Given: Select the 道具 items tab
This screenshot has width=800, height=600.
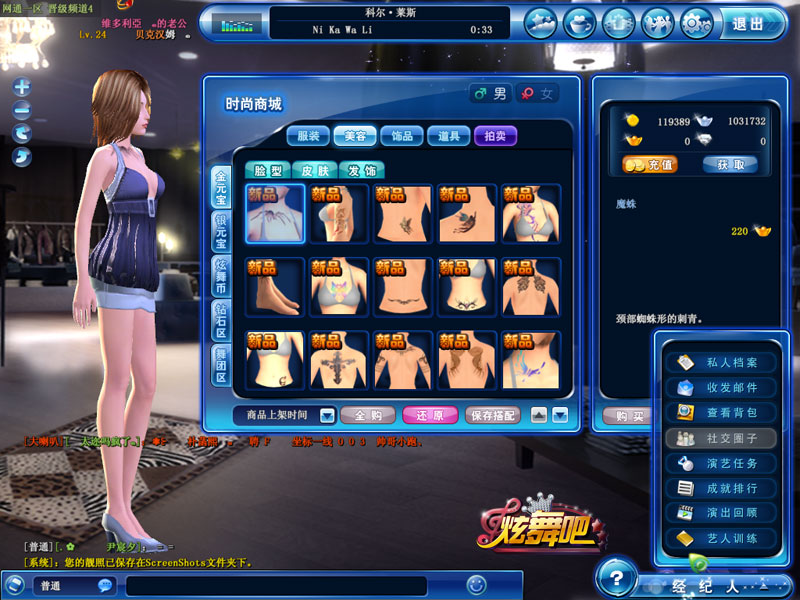Looking at the screenshot, I should pyautogui.click(x=449, y=136).
